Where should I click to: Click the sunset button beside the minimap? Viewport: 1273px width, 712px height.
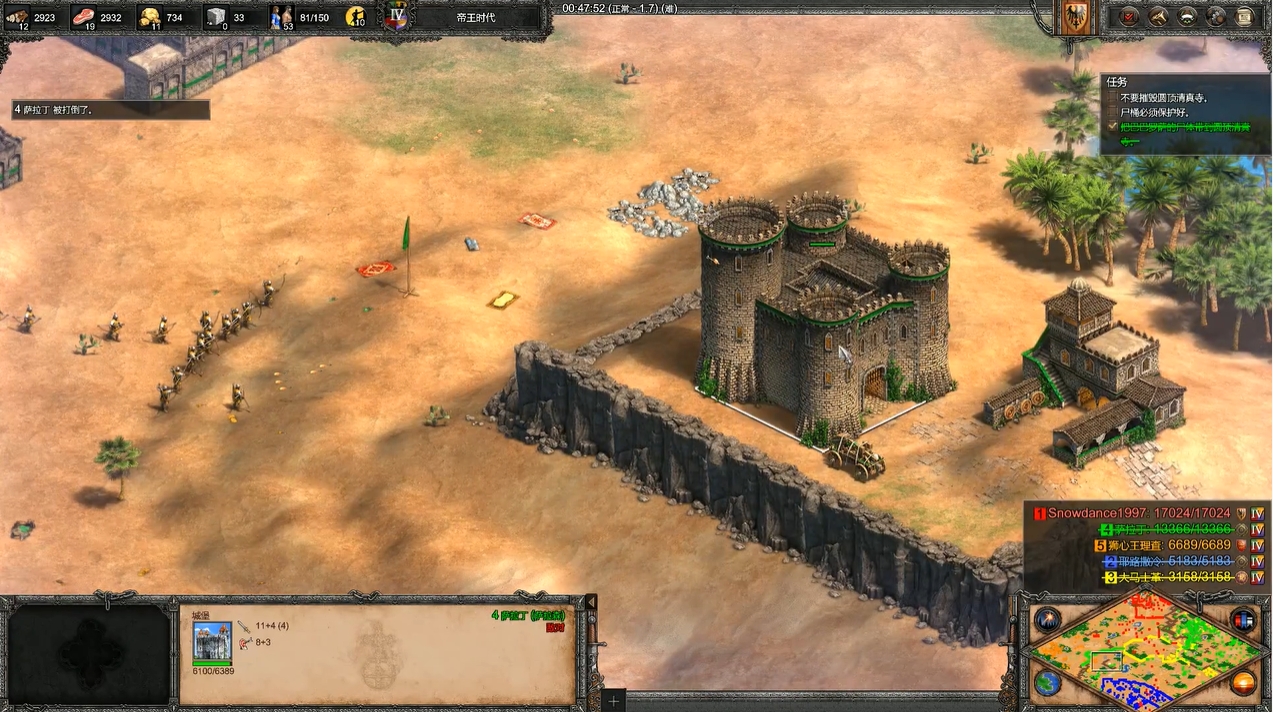1243,684
